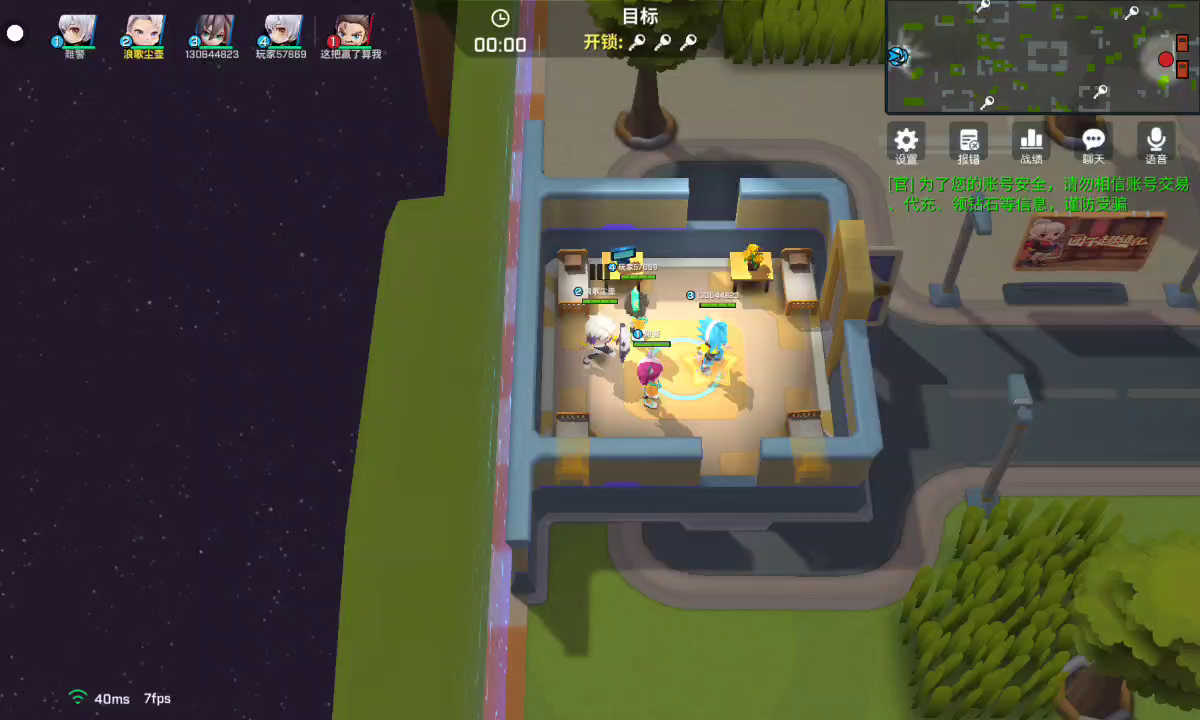Click the minimap in the corner

(x=1042, y=56)
